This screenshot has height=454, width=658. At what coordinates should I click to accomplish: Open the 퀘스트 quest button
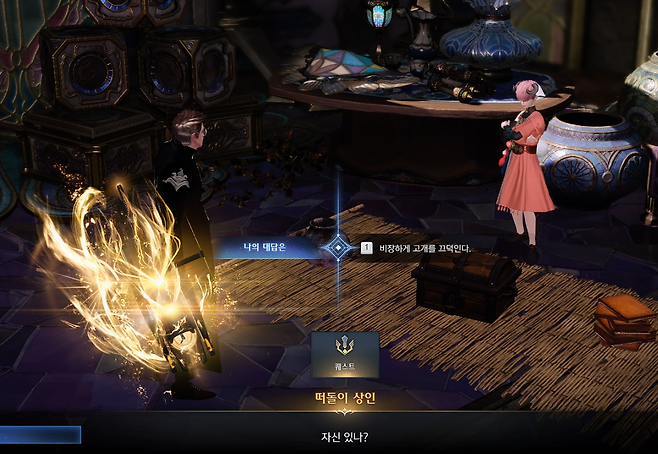pos(344,354)
